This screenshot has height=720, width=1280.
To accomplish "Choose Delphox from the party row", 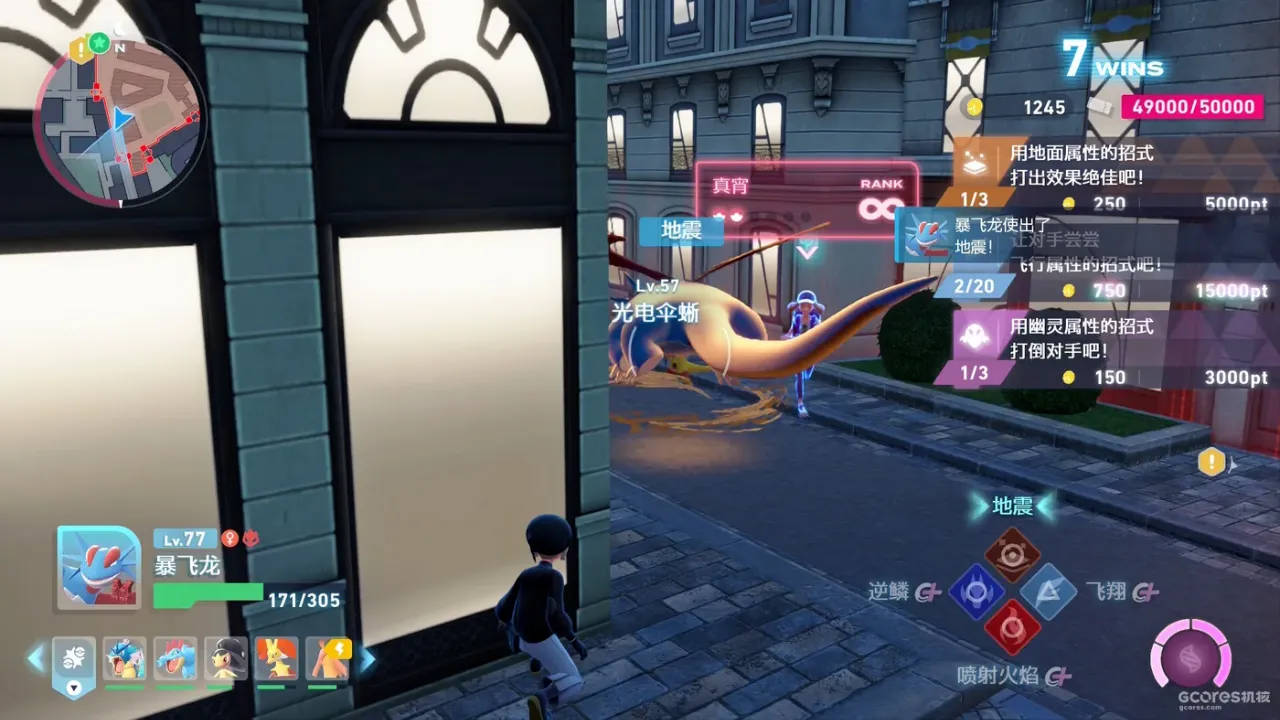I will tap(276, 660).
